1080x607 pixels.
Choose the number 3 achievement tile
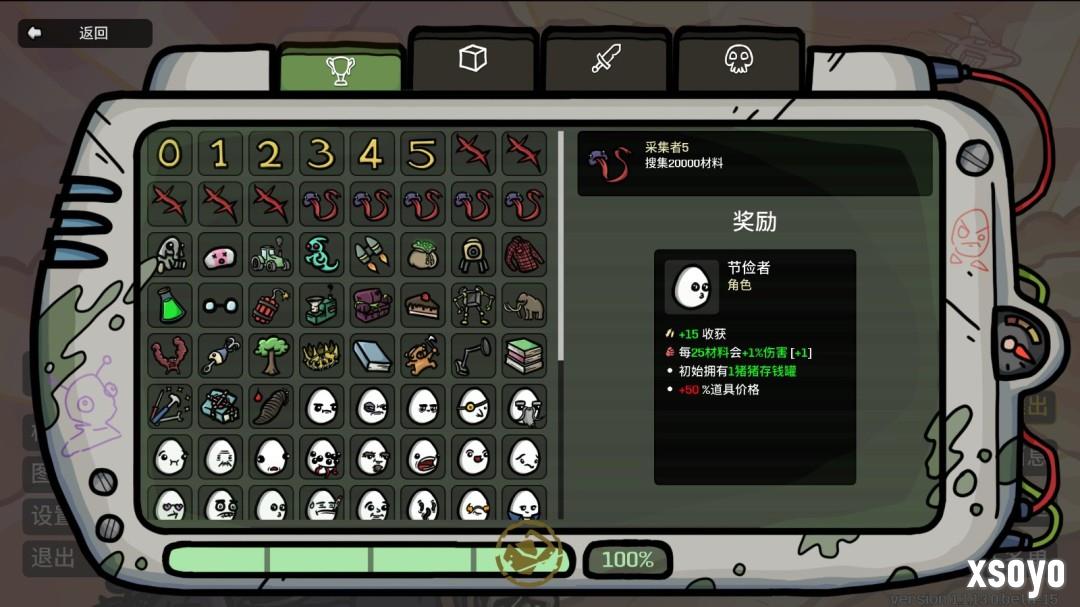[321, 154]
